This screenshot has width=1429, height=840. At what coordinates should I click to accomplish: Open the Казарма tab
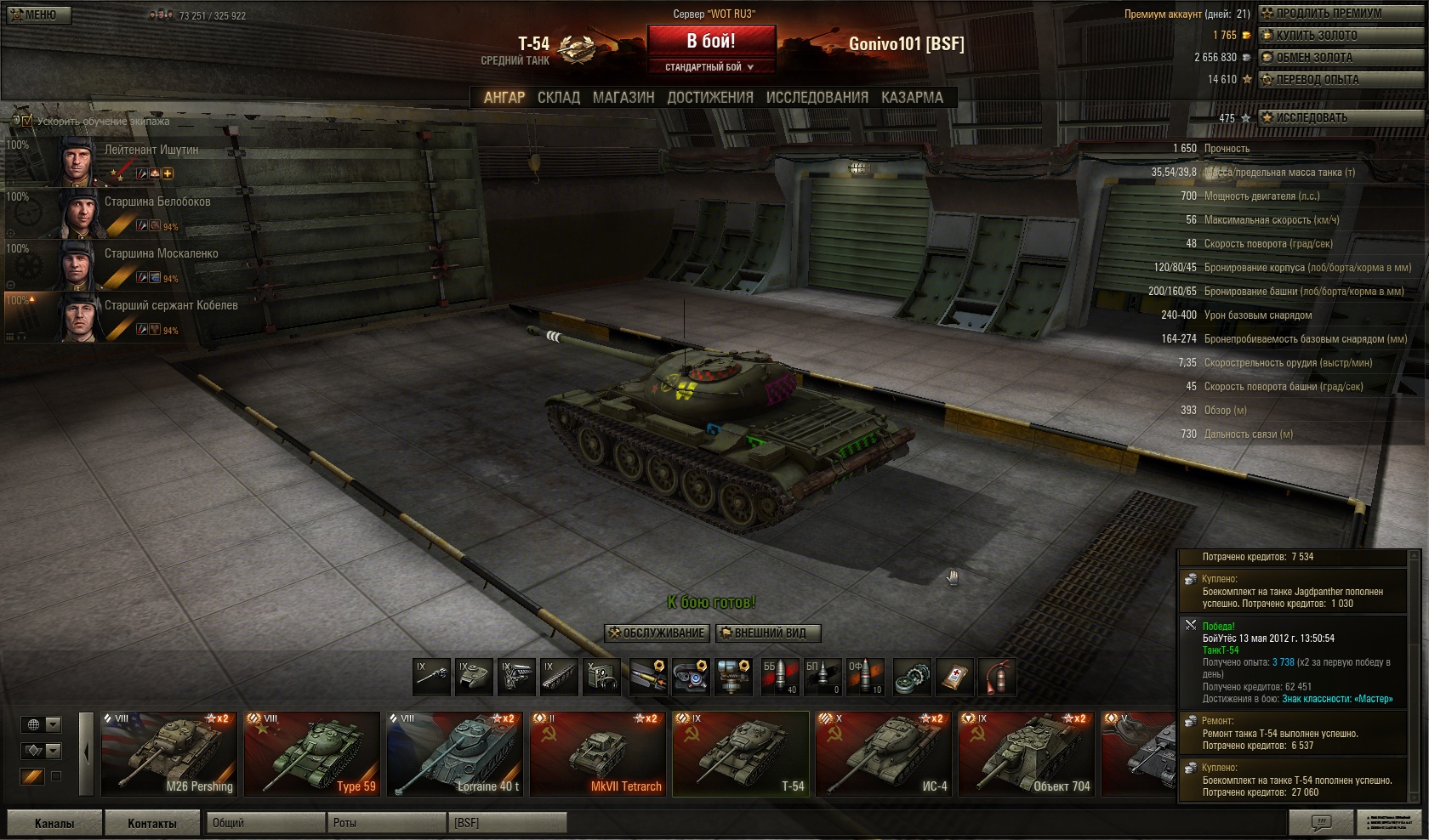[x=912, y=98]
